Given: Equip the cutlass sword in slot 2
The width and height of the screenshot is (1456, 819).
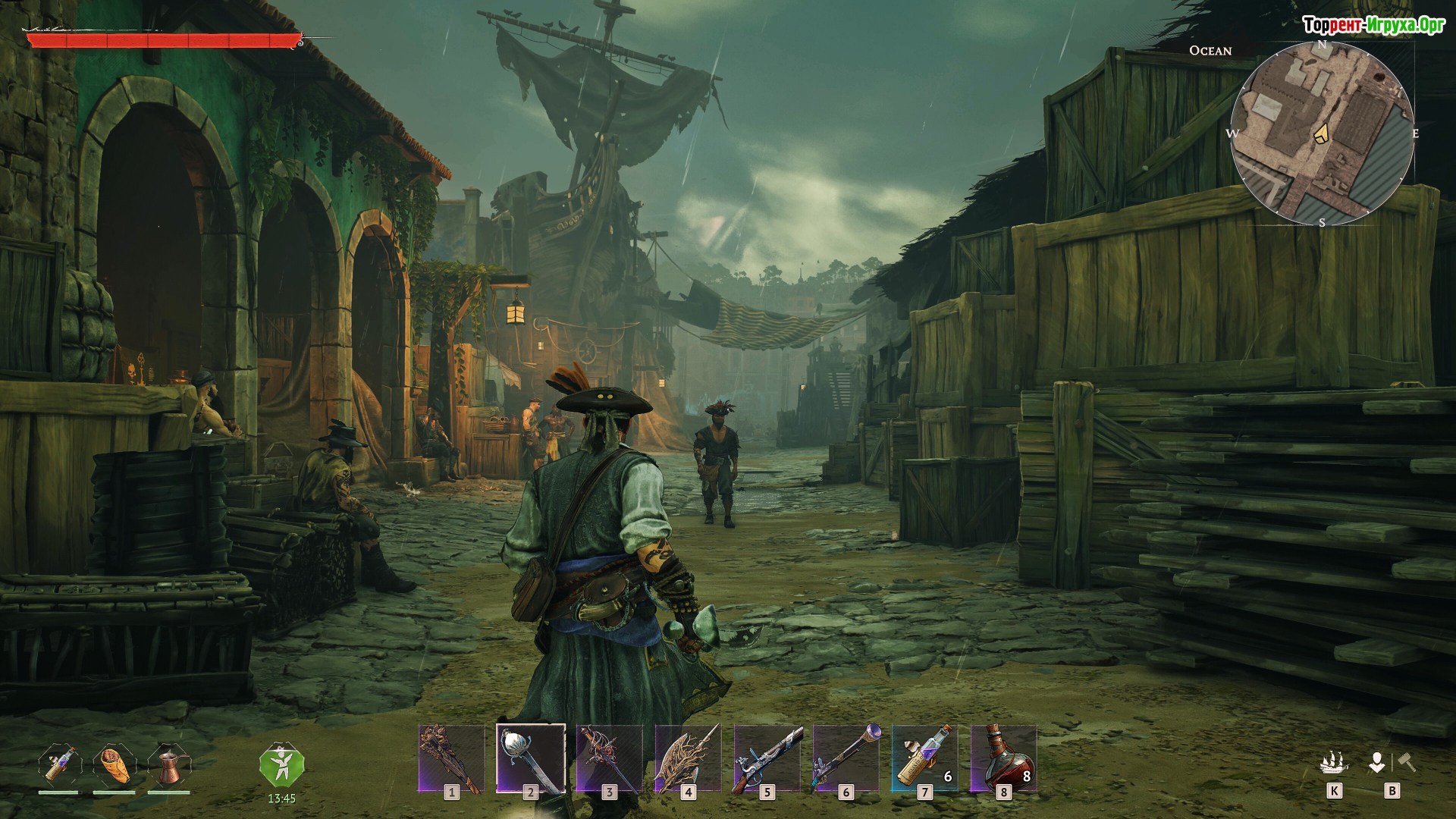Looking at the screenshot, I should click(530, 758).
